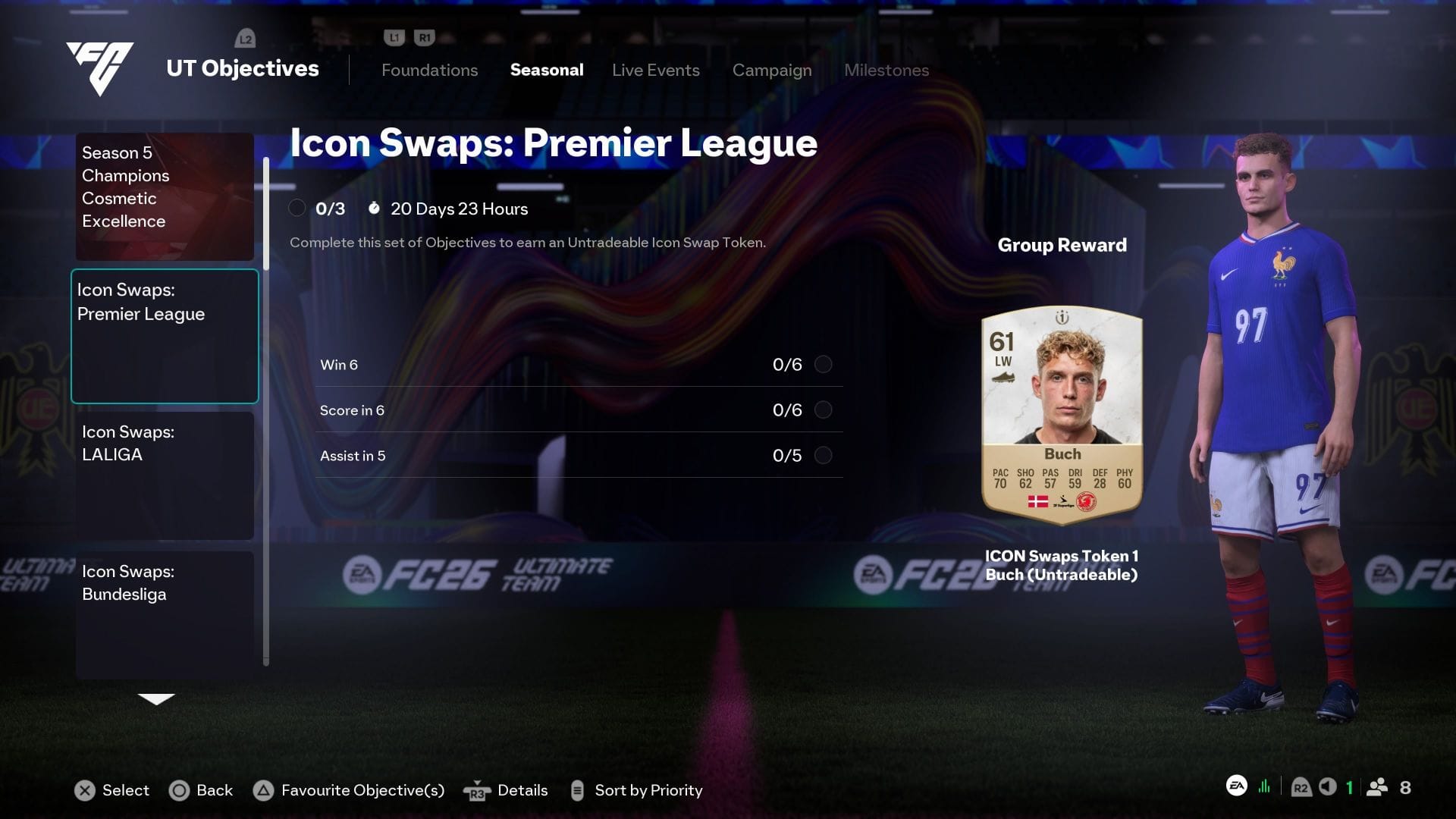Open the Icon Swaps: Bundesliga group
The width and height of the screenshot is (1456, 819).
pyautogui.click(x=165, y=614)
